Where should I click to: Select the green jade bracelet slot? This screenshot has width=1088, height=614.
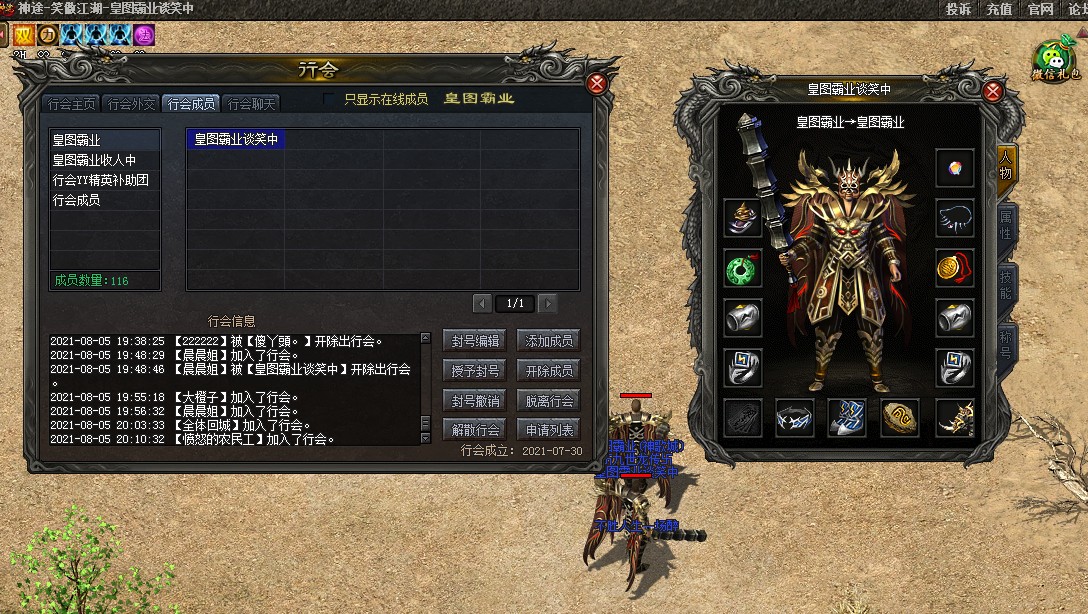pyautogui.click(x=743, y=267)
